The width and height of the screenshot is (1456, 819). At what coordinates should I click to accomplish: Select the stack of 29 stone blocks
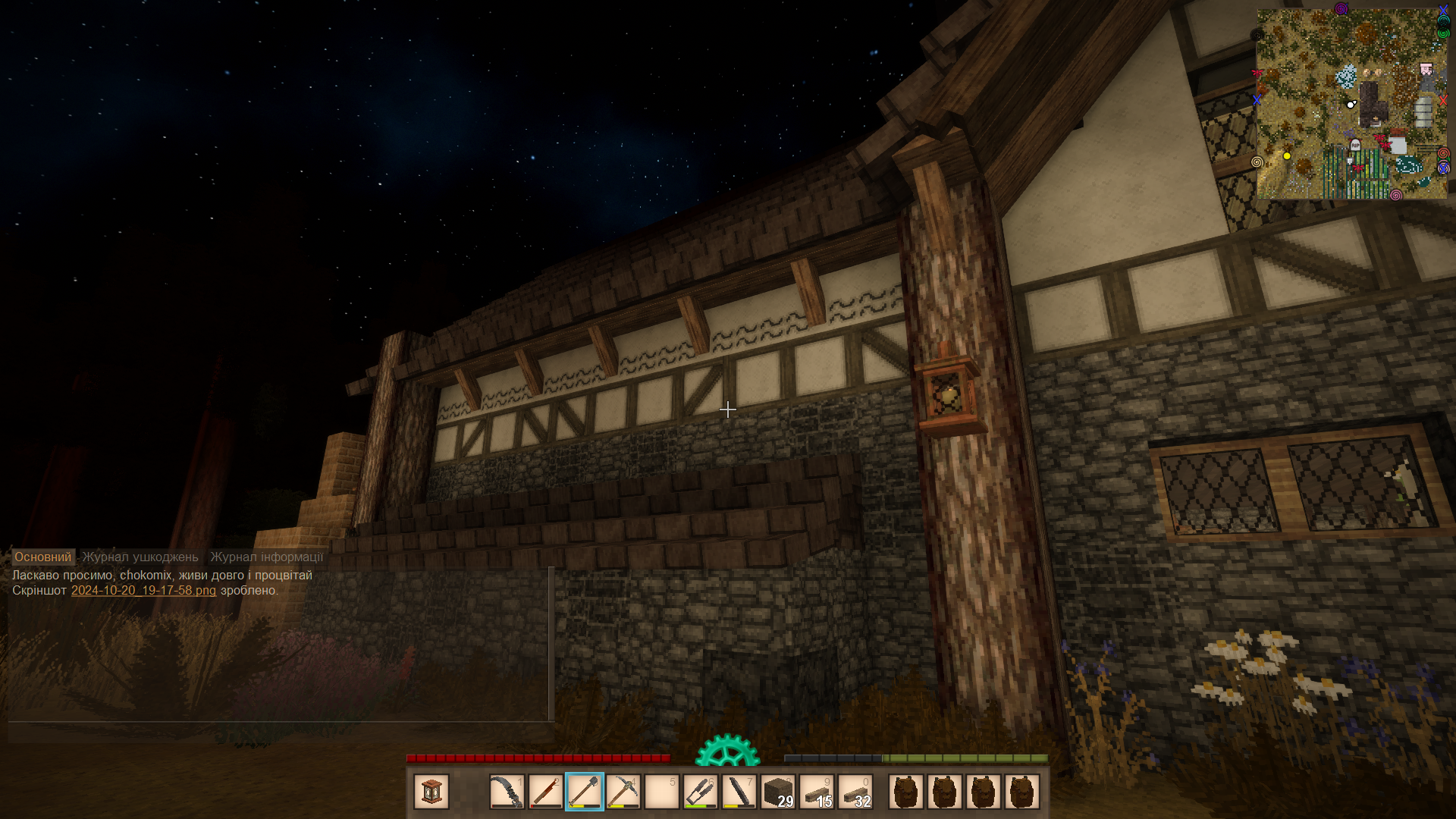(778, 792)
